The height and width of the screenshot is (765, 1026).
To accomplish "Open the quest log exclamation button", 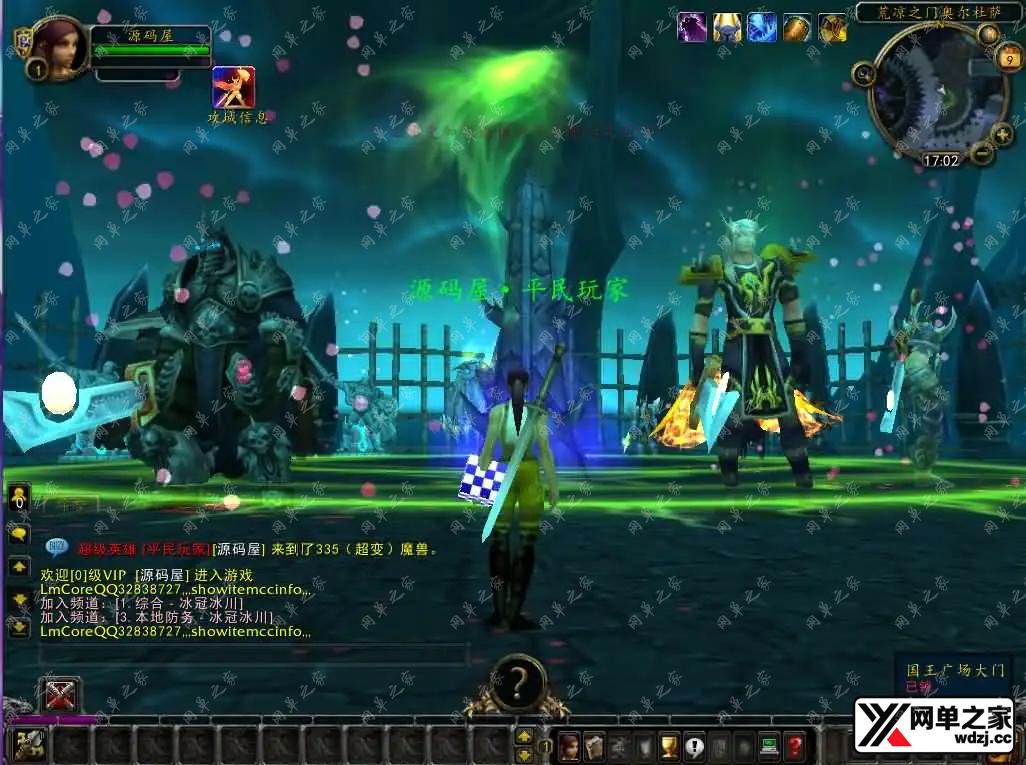I will 694,745.
